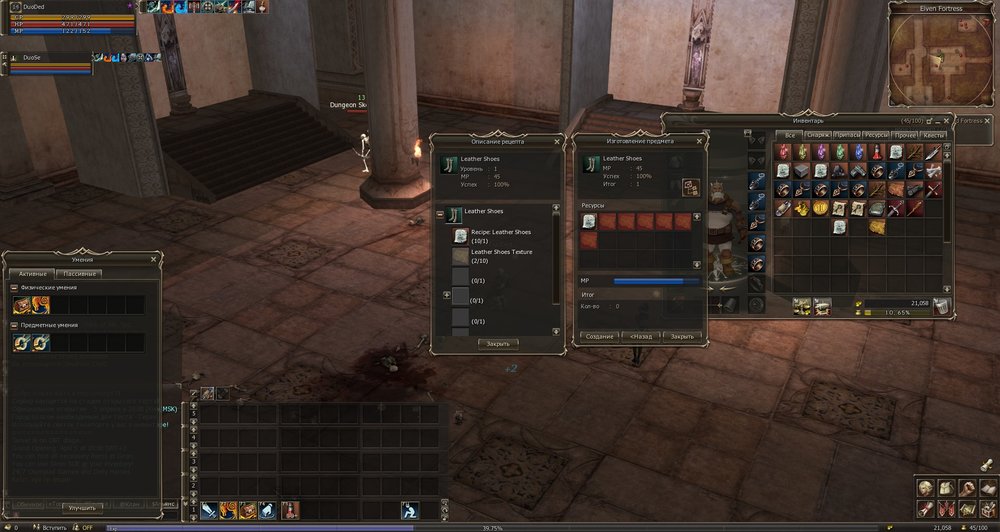Viewport: 1000px width, 532px height.
Task: Select the red potion in the hotbar
Action: click(288, 510)
